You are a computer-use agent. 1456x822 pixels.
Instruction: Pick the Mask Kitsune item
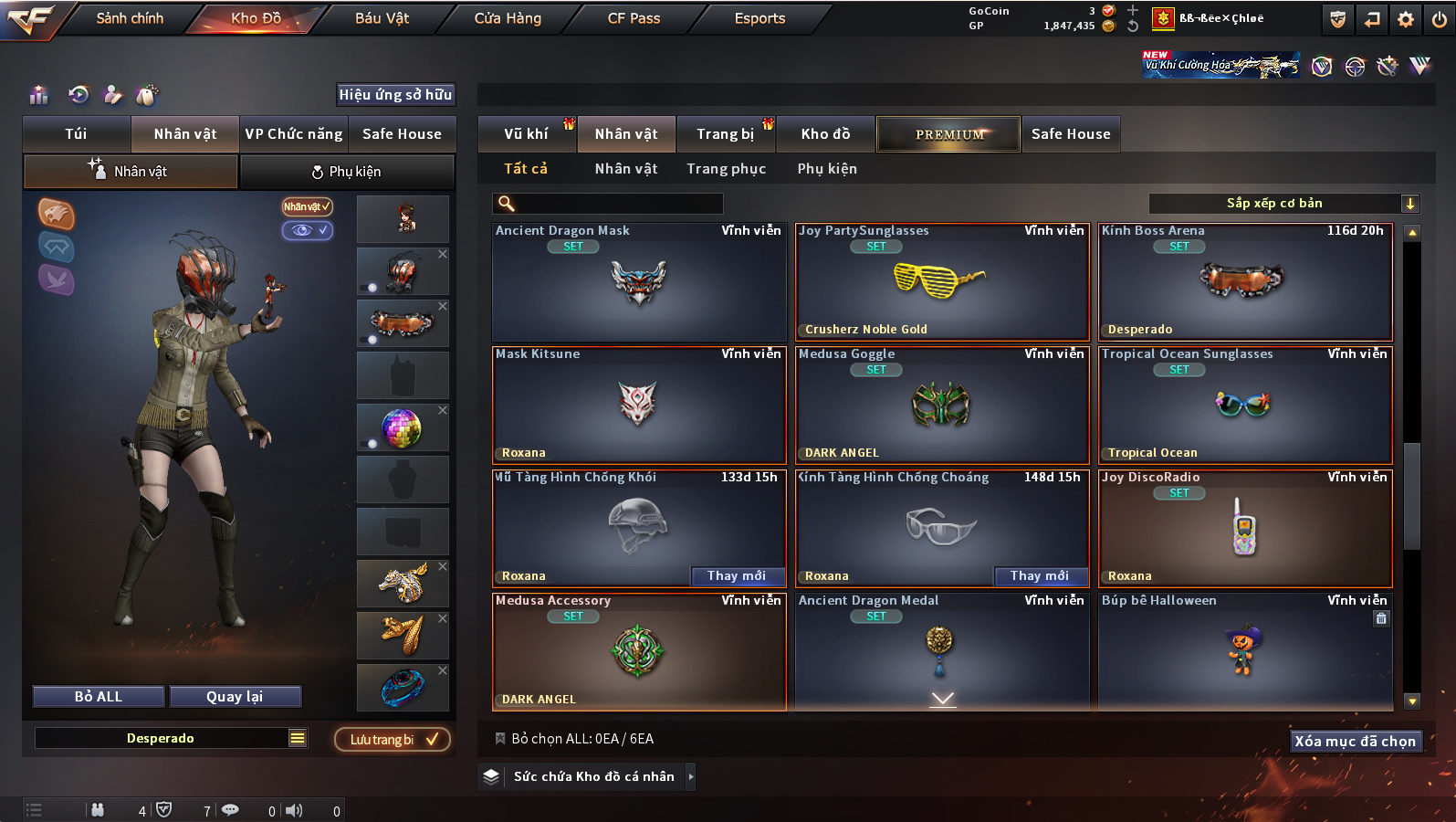pos(638,406)
